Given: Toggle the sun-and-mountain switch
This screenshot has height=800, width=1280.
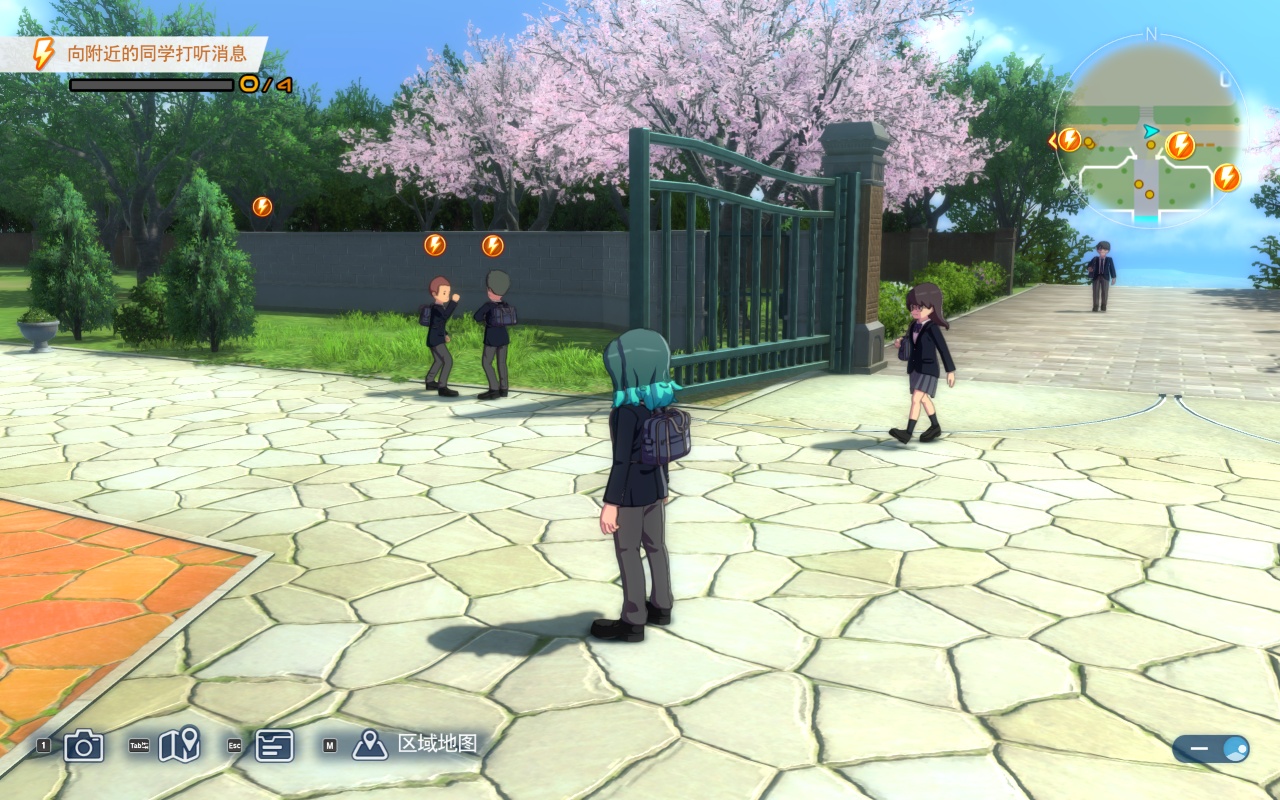Looking at the screenshot, I should pyautogui.click(x=1210, y=749).
